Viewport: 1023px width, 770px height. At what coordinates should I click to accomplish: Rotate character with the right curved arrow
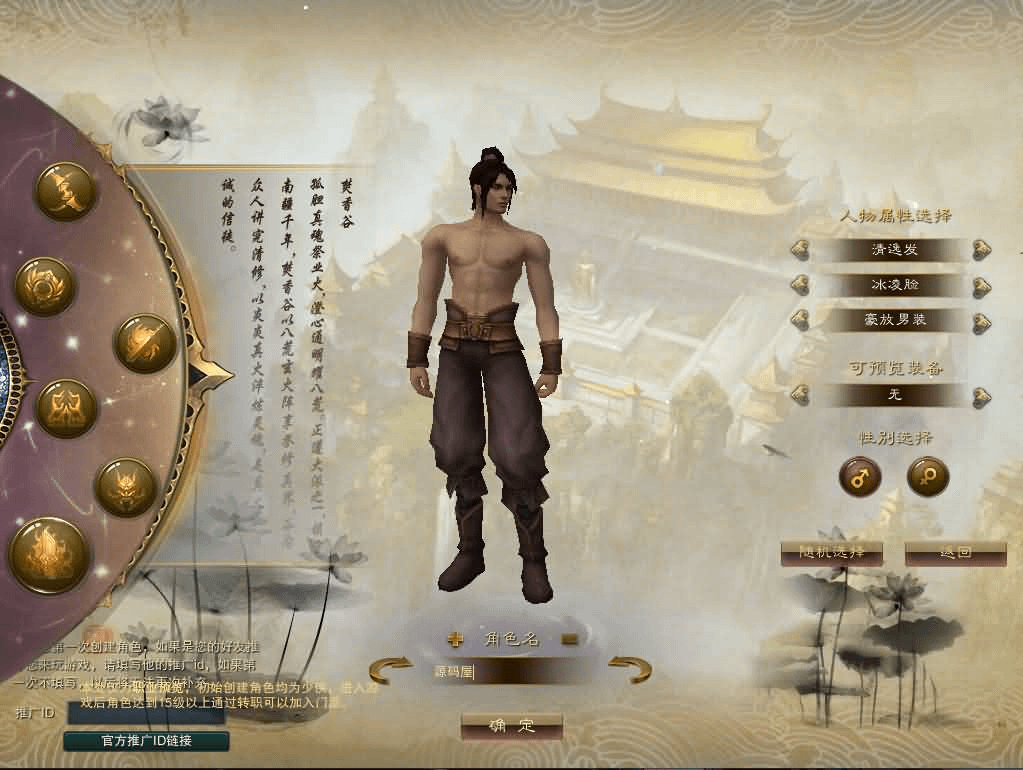pos(630,668)
